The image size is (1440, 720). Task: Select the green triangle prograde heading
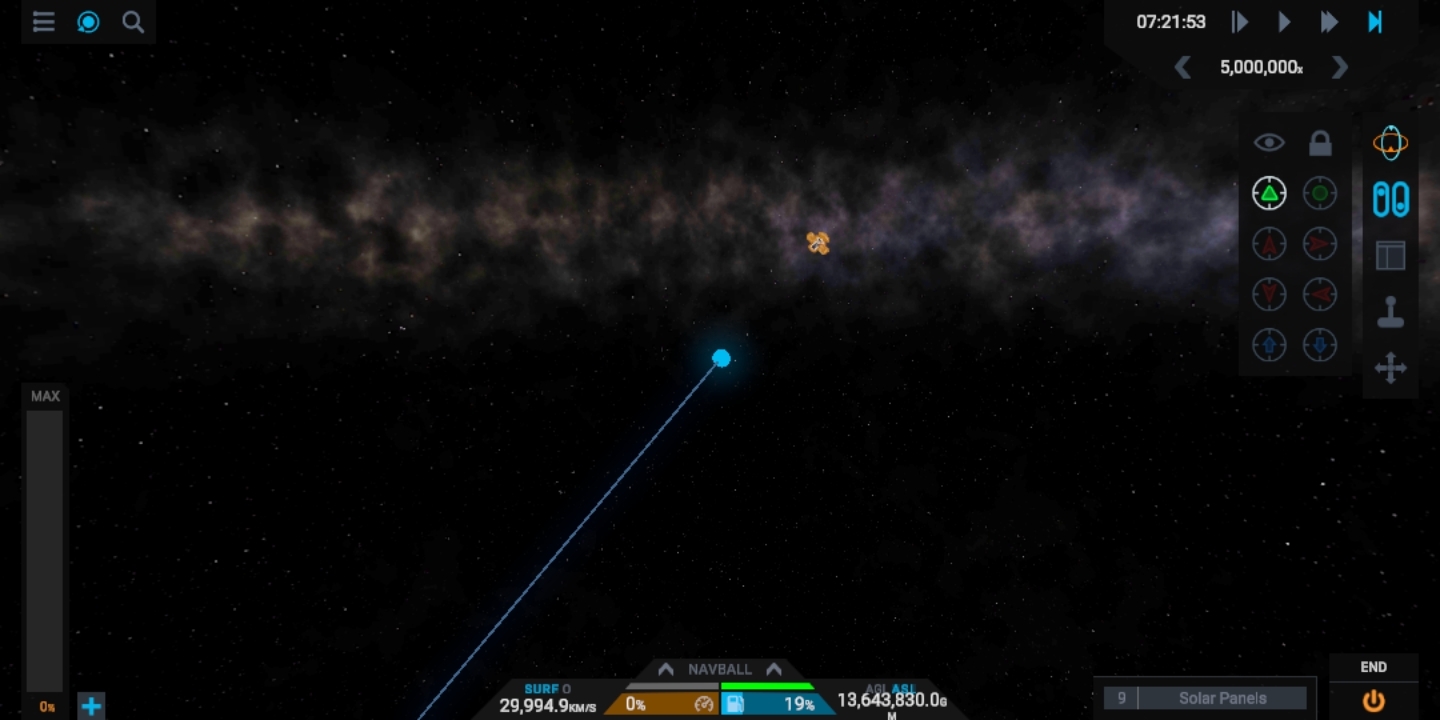point(1269,194)
